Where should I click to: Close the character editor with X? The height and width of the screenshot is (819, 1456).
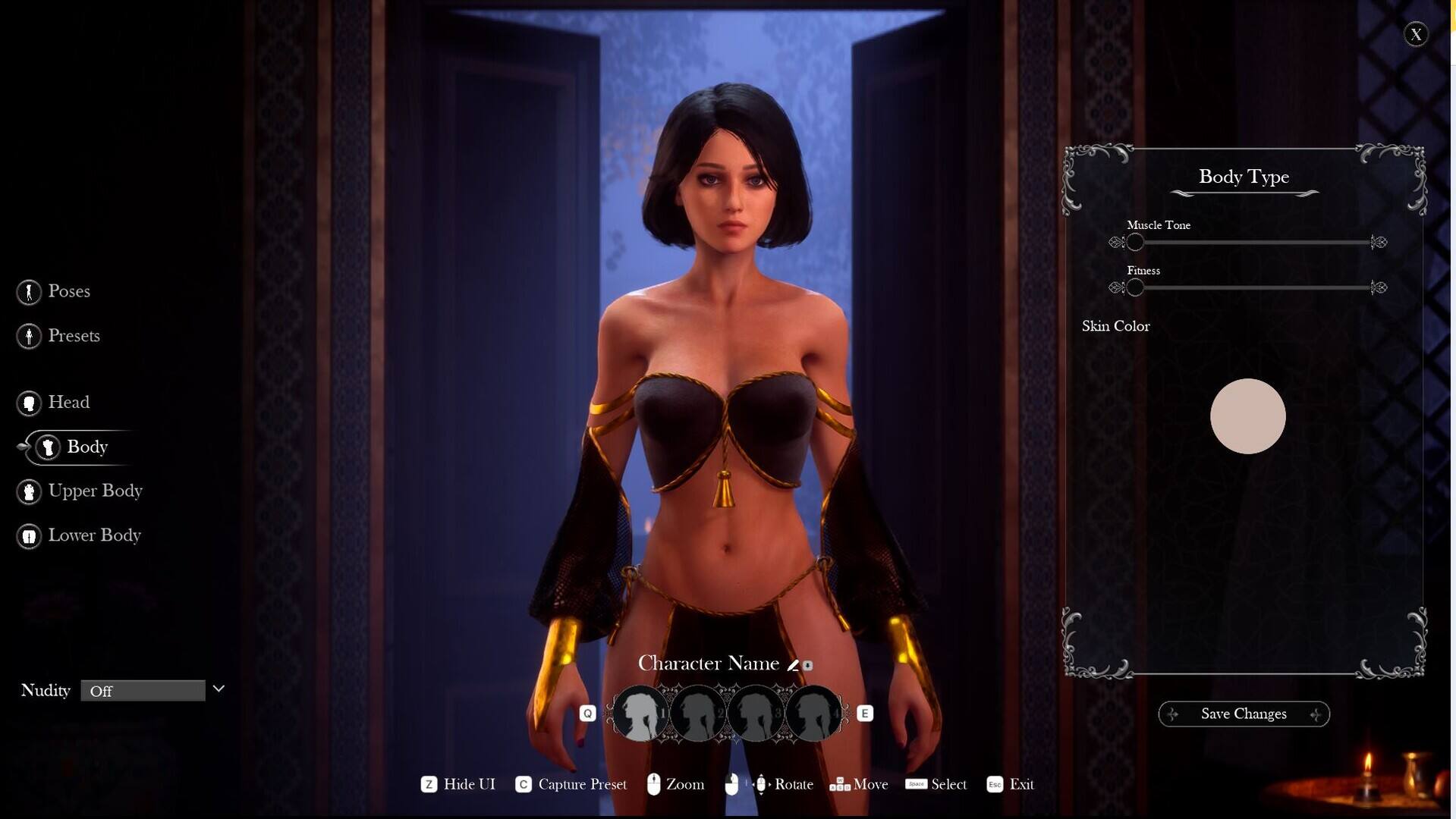(1416, 35)
